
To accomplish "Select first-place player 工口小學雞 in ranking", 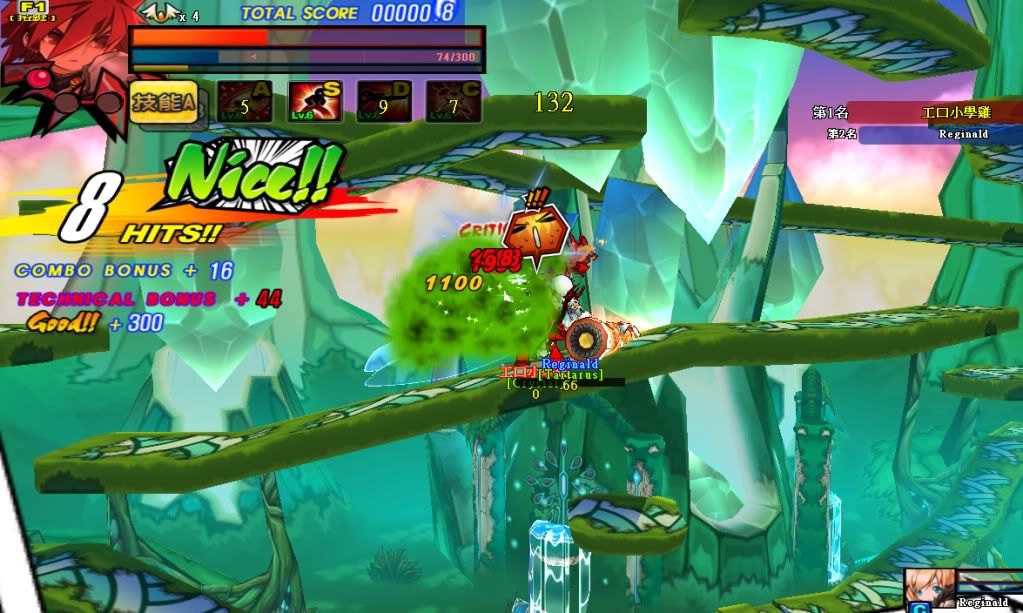I will 954,113.
